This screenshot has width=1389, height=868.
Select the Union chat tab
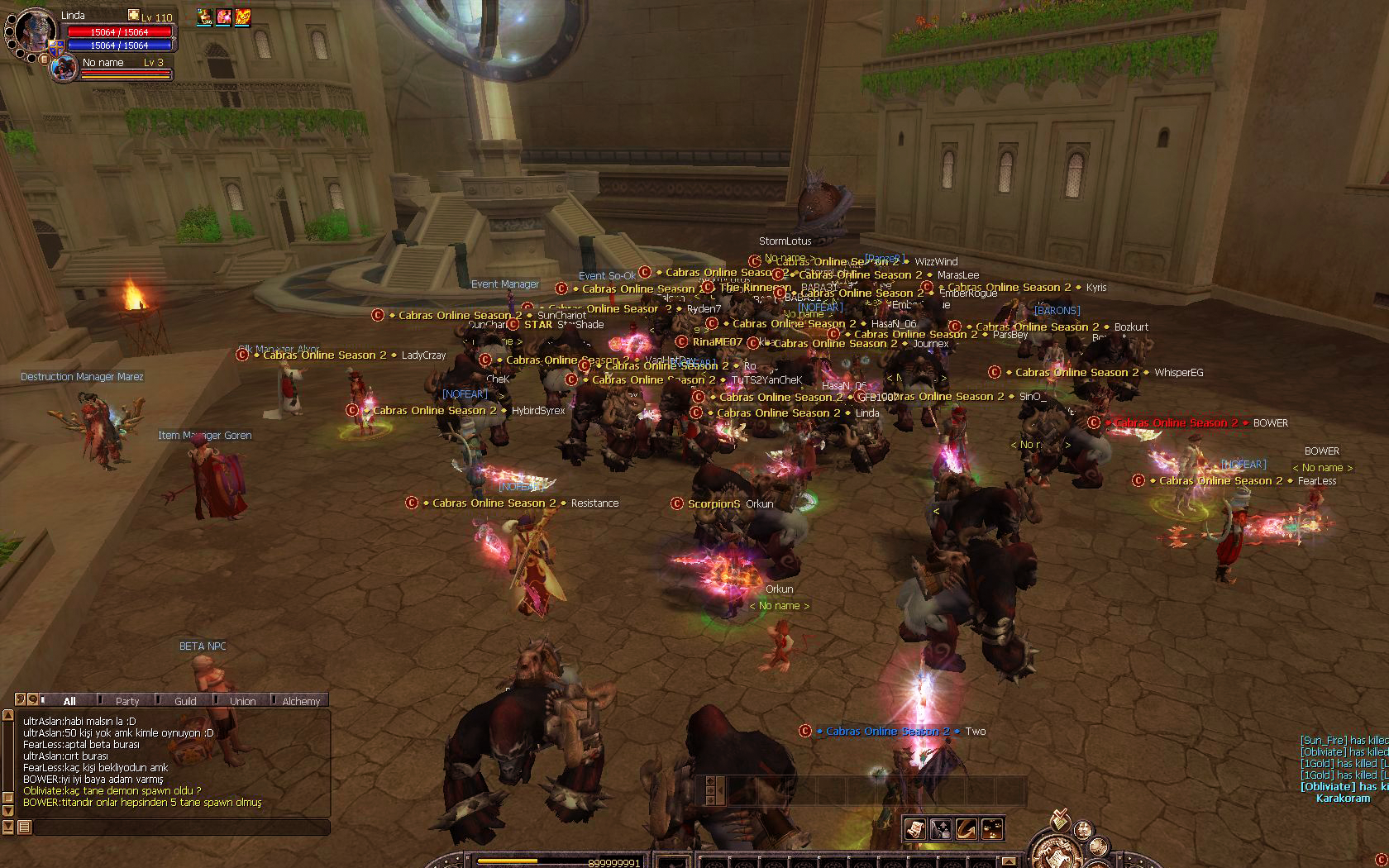pos(242,701)
